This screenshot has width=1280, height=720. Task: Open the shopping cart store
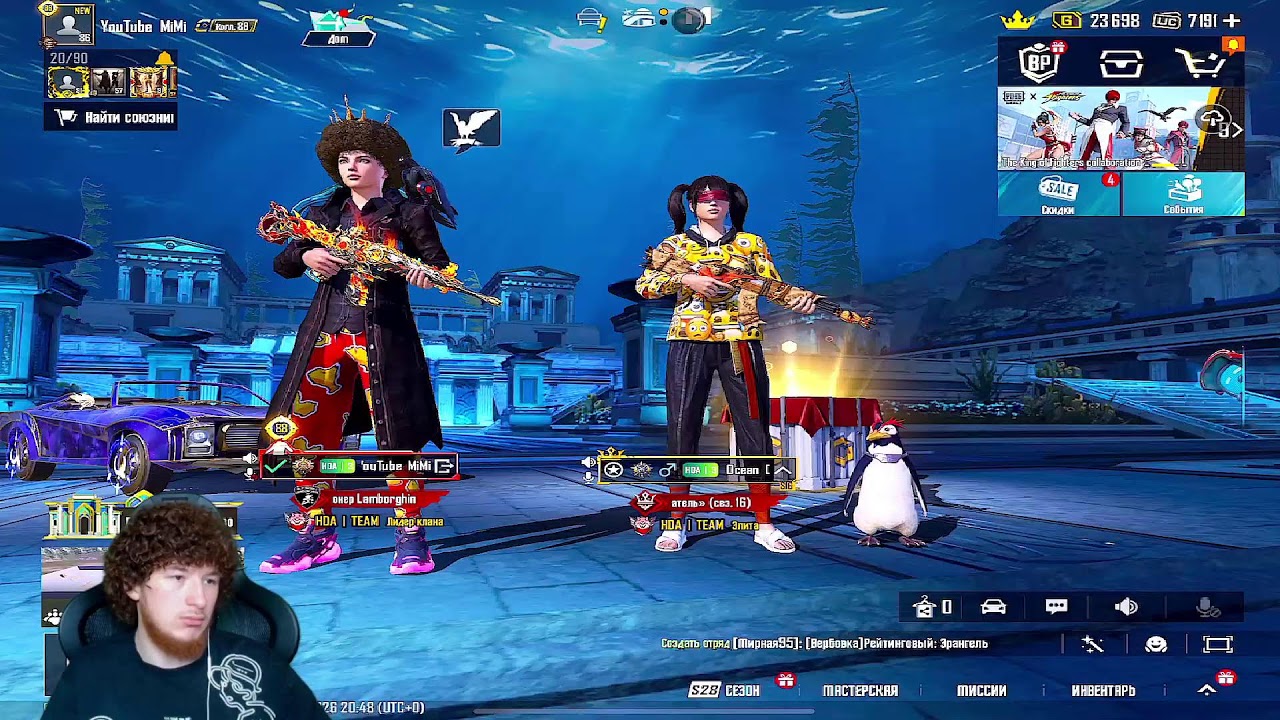1201,64
